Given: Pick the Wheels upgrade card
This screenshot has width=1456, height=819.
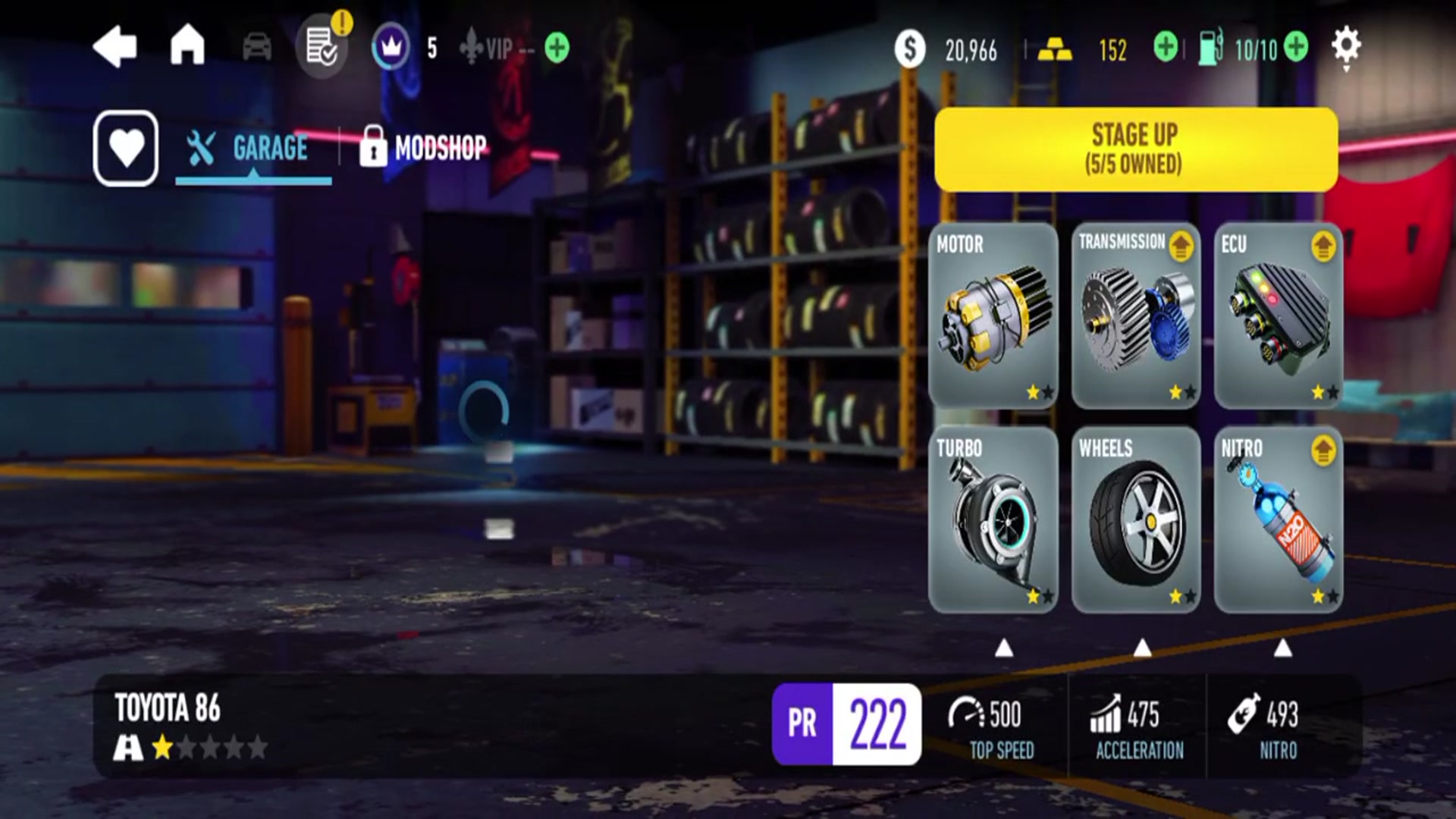Looking at the screenshot, I should (x=1135, y=519).
